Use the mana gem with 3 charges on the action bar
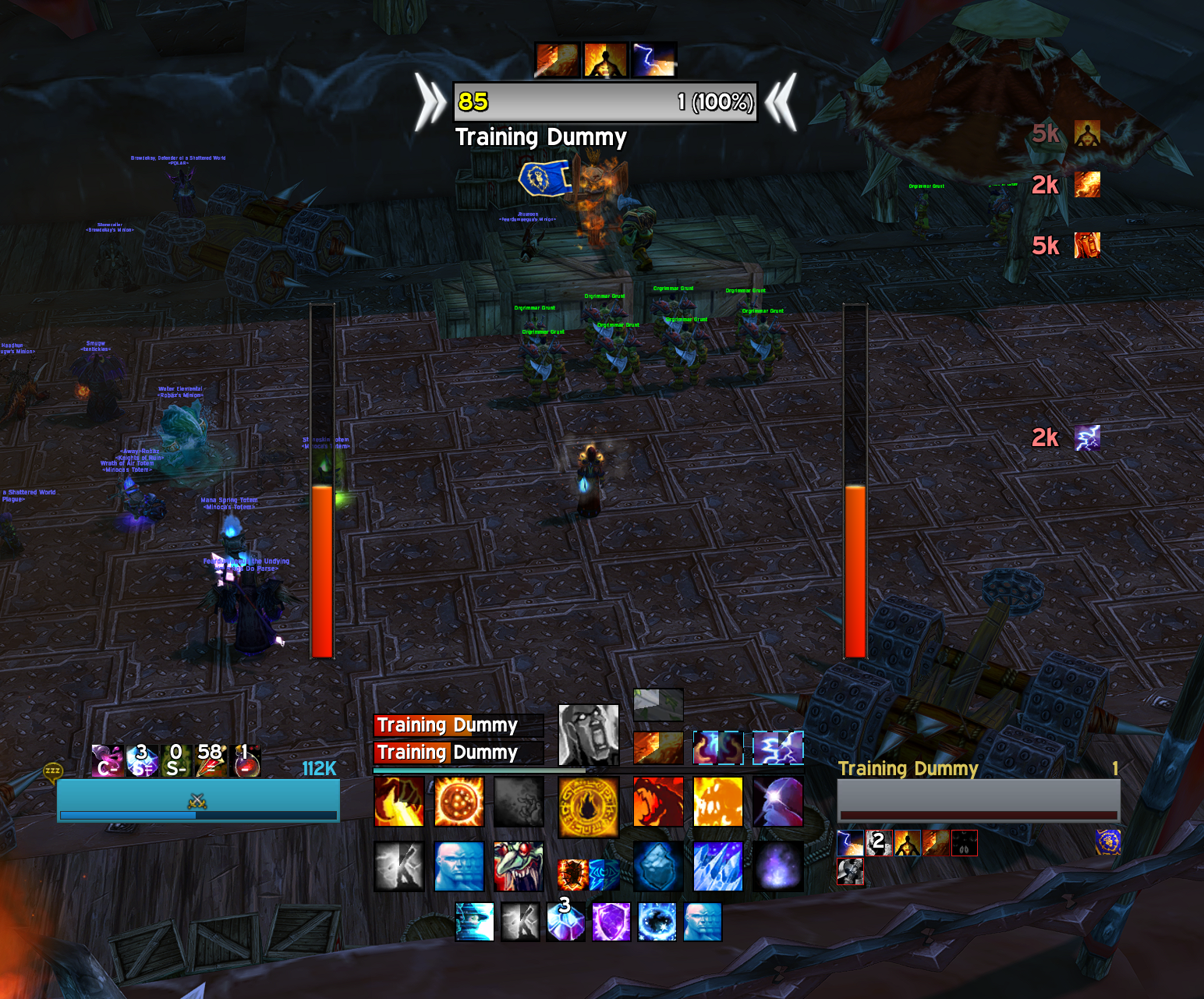The height and width of the screenshot is (999, 1204). [565, 922]
